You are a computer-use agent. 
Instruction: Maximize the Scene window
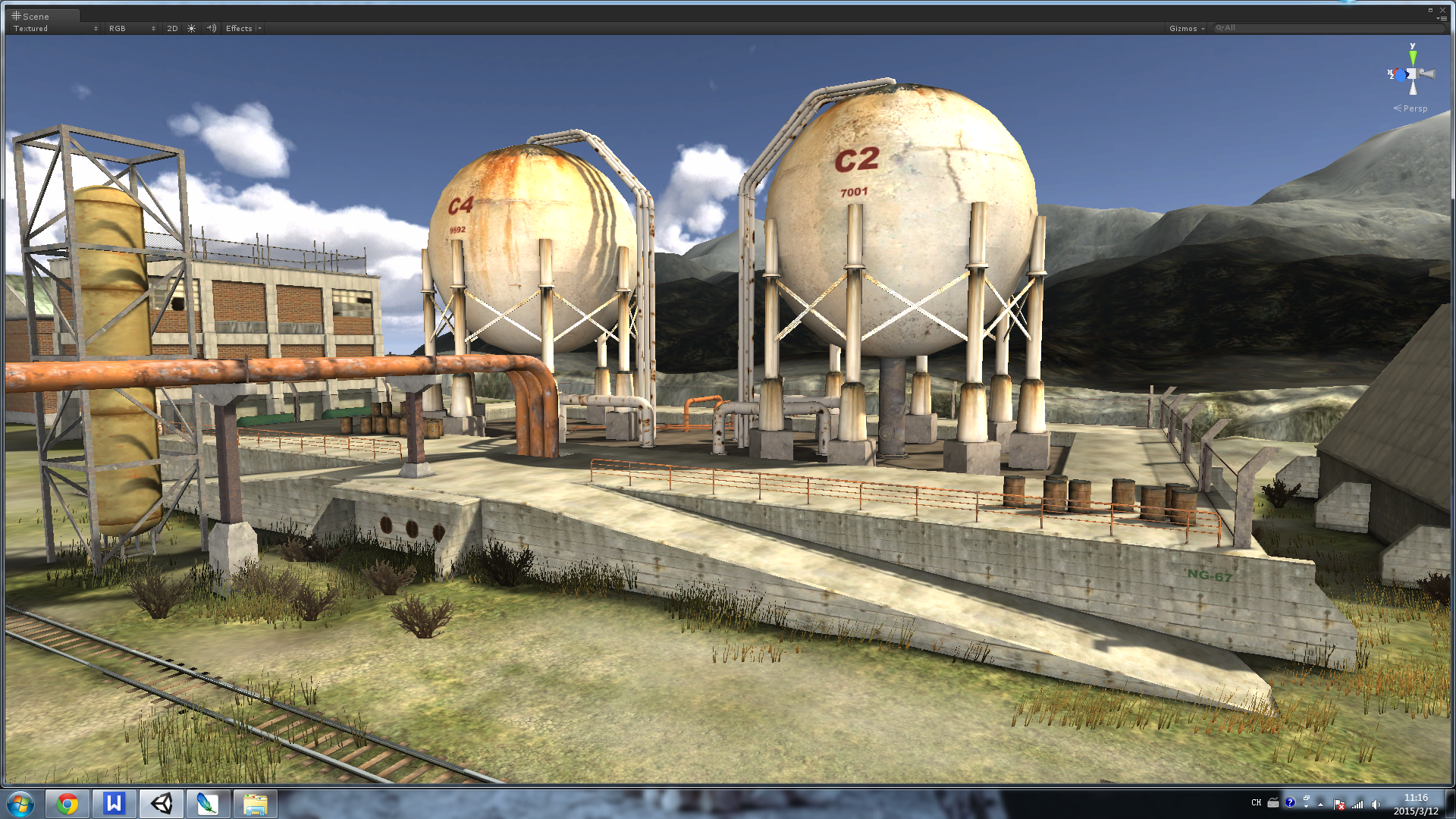[x=1431, y=10]
